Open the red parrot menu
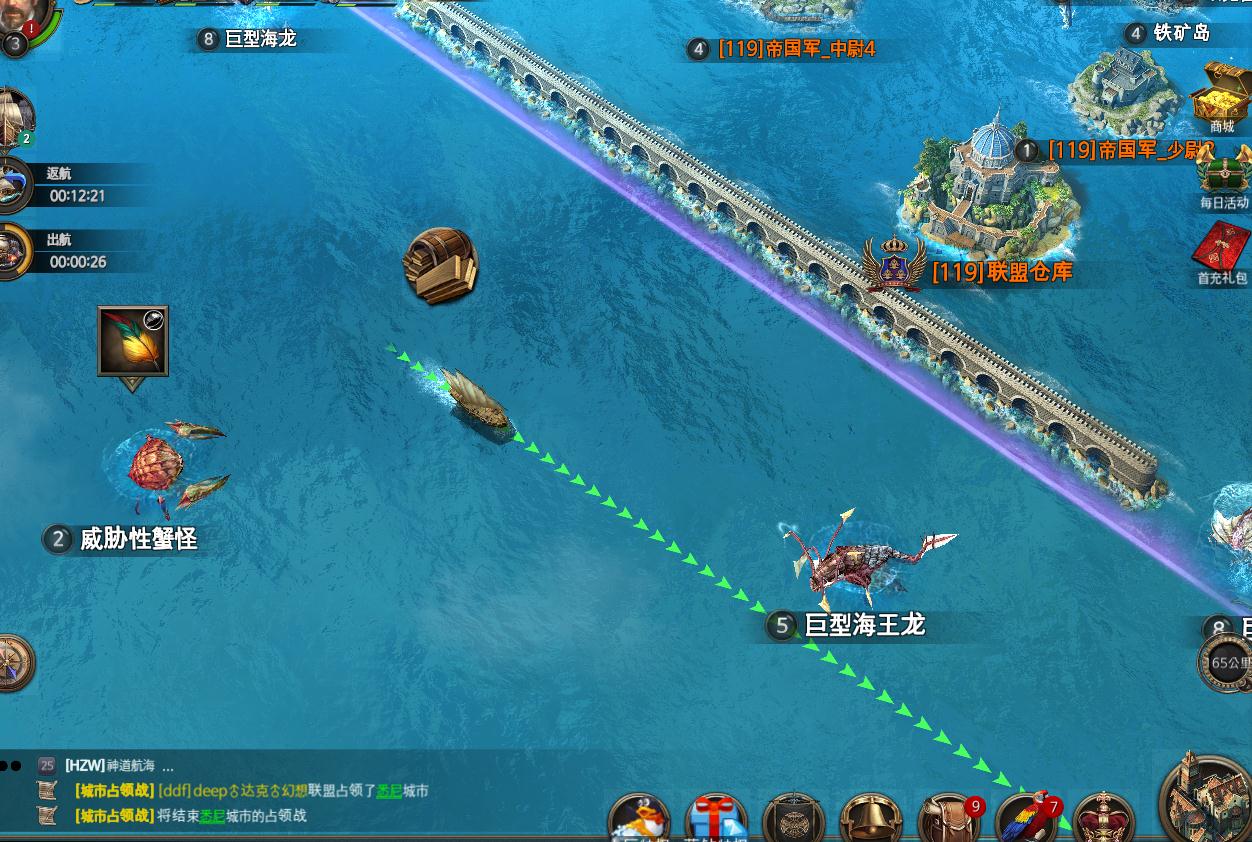1252x842 pixels. 1026,822
